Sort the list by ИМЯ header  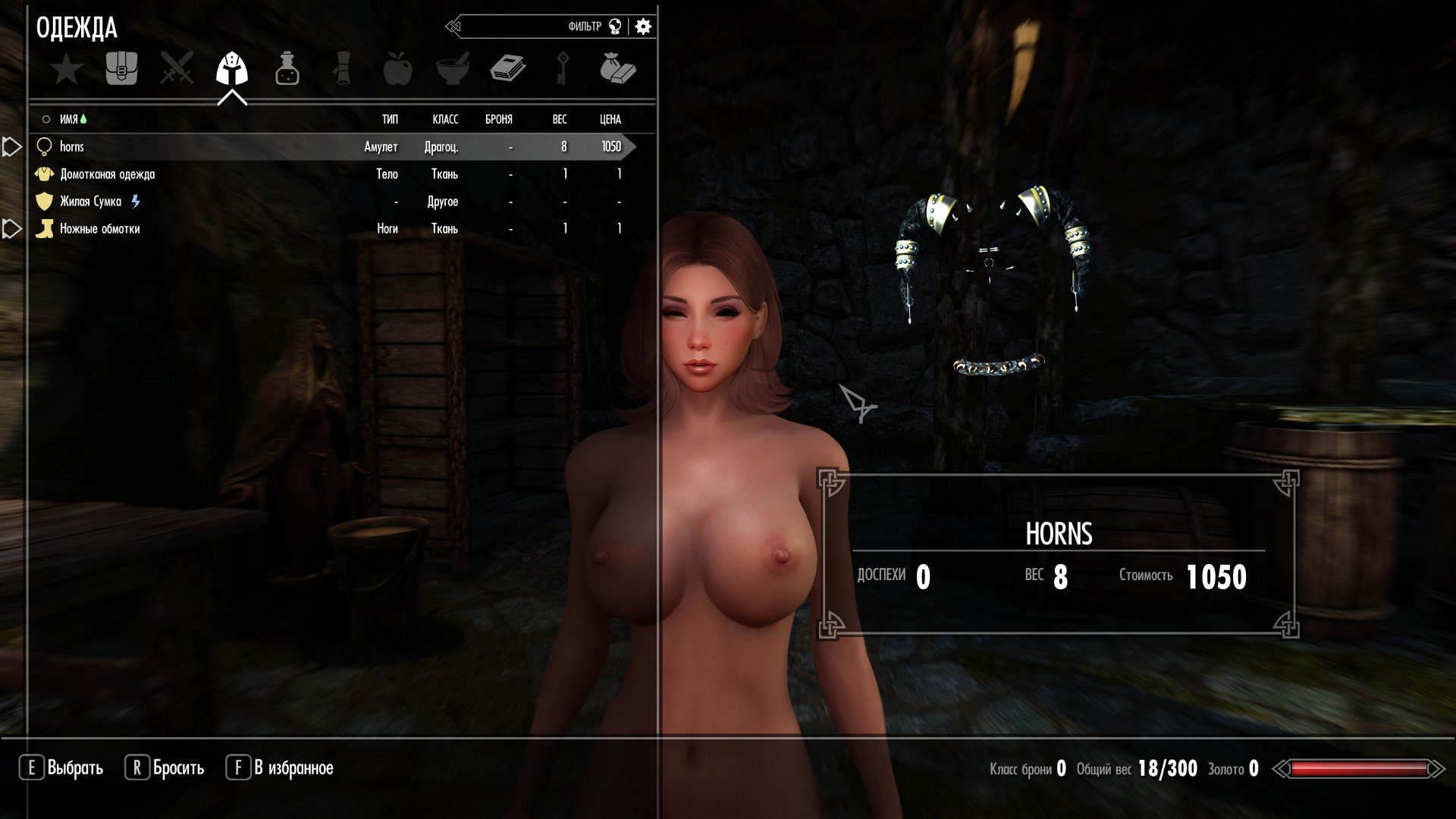tap(69, 120)
